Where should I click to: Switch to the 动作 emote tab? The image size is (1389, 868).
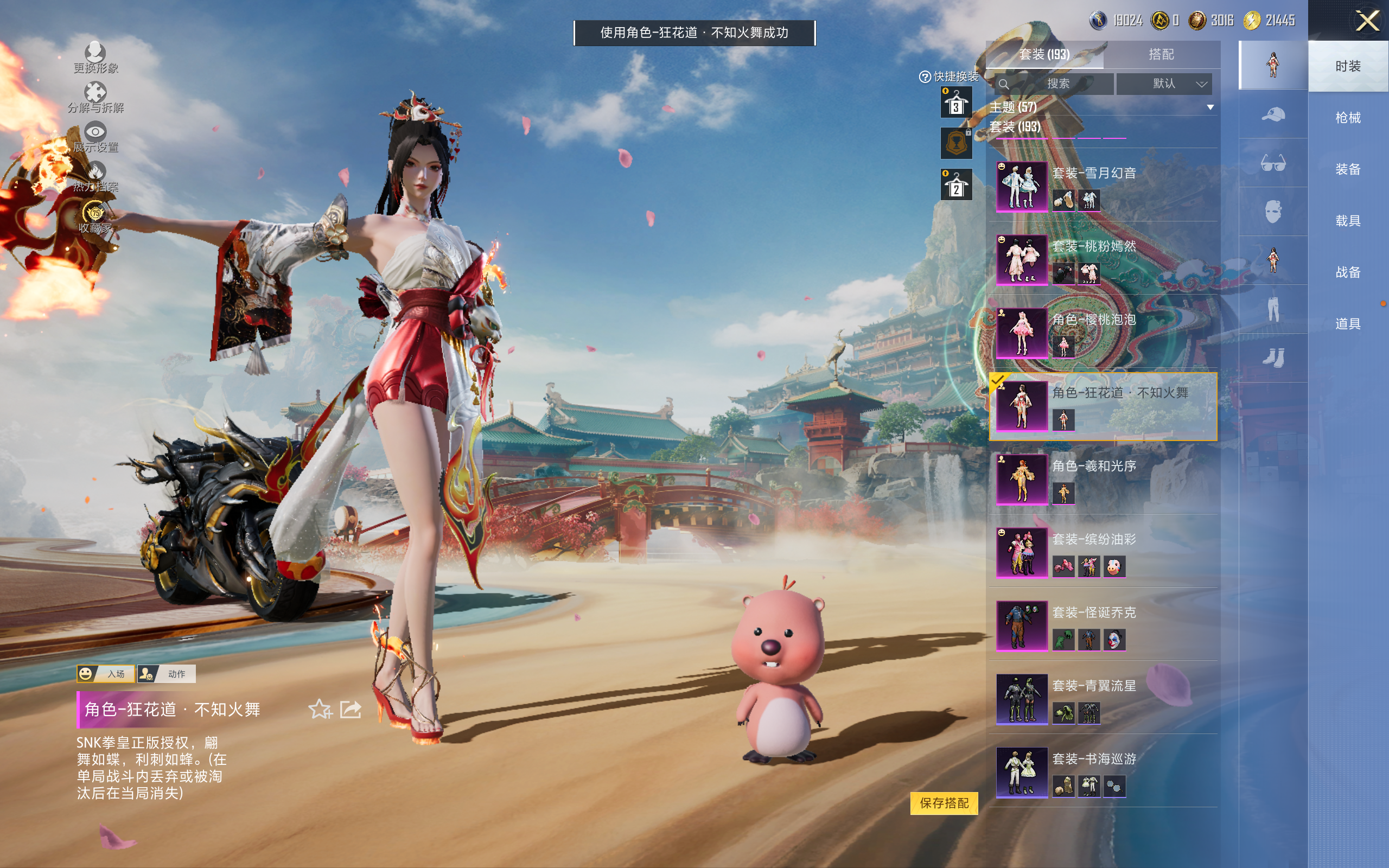tap(167, 673)
